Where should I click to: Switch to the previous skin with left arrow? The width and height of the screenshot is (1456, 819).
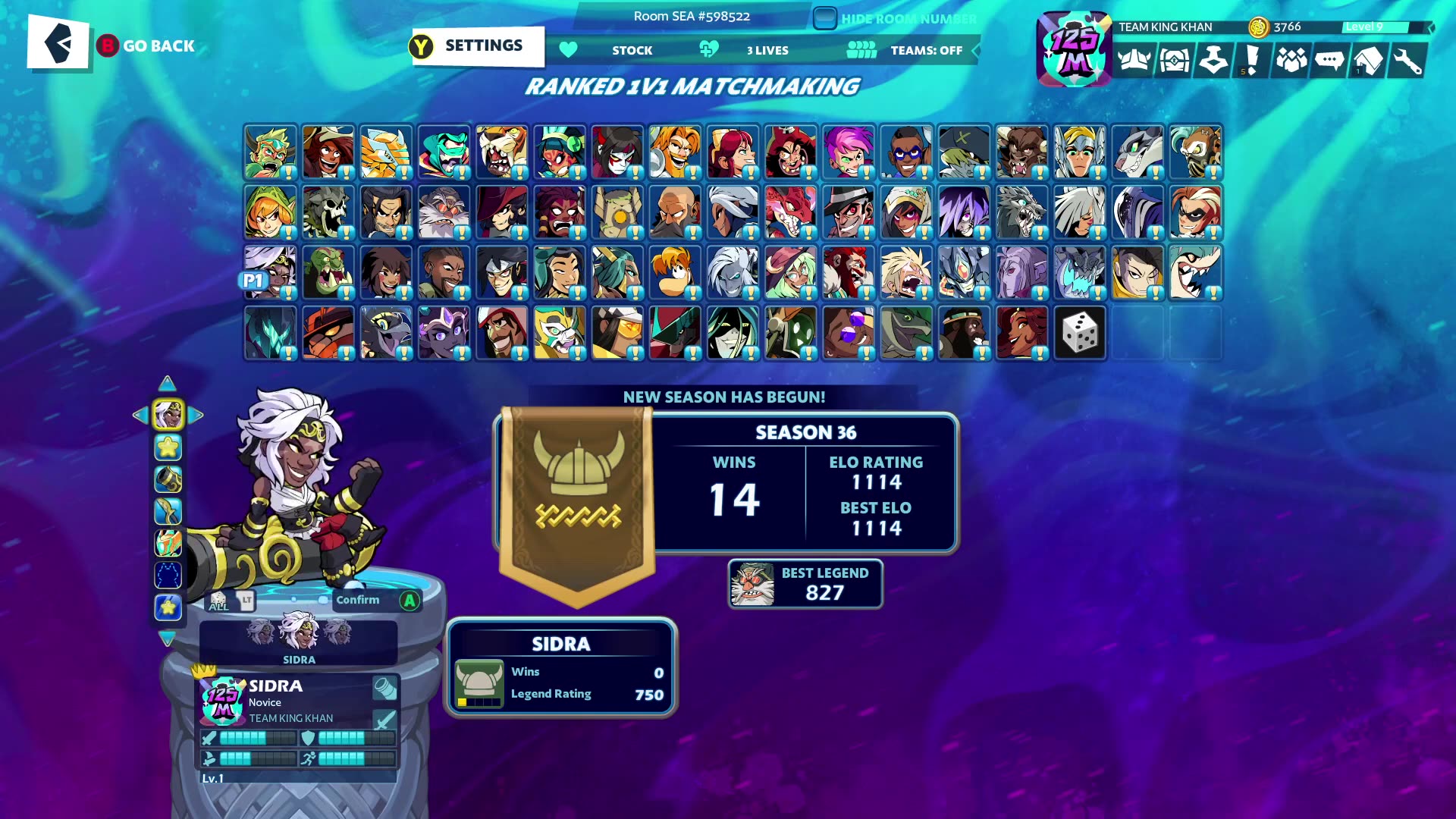coord(140,415)
